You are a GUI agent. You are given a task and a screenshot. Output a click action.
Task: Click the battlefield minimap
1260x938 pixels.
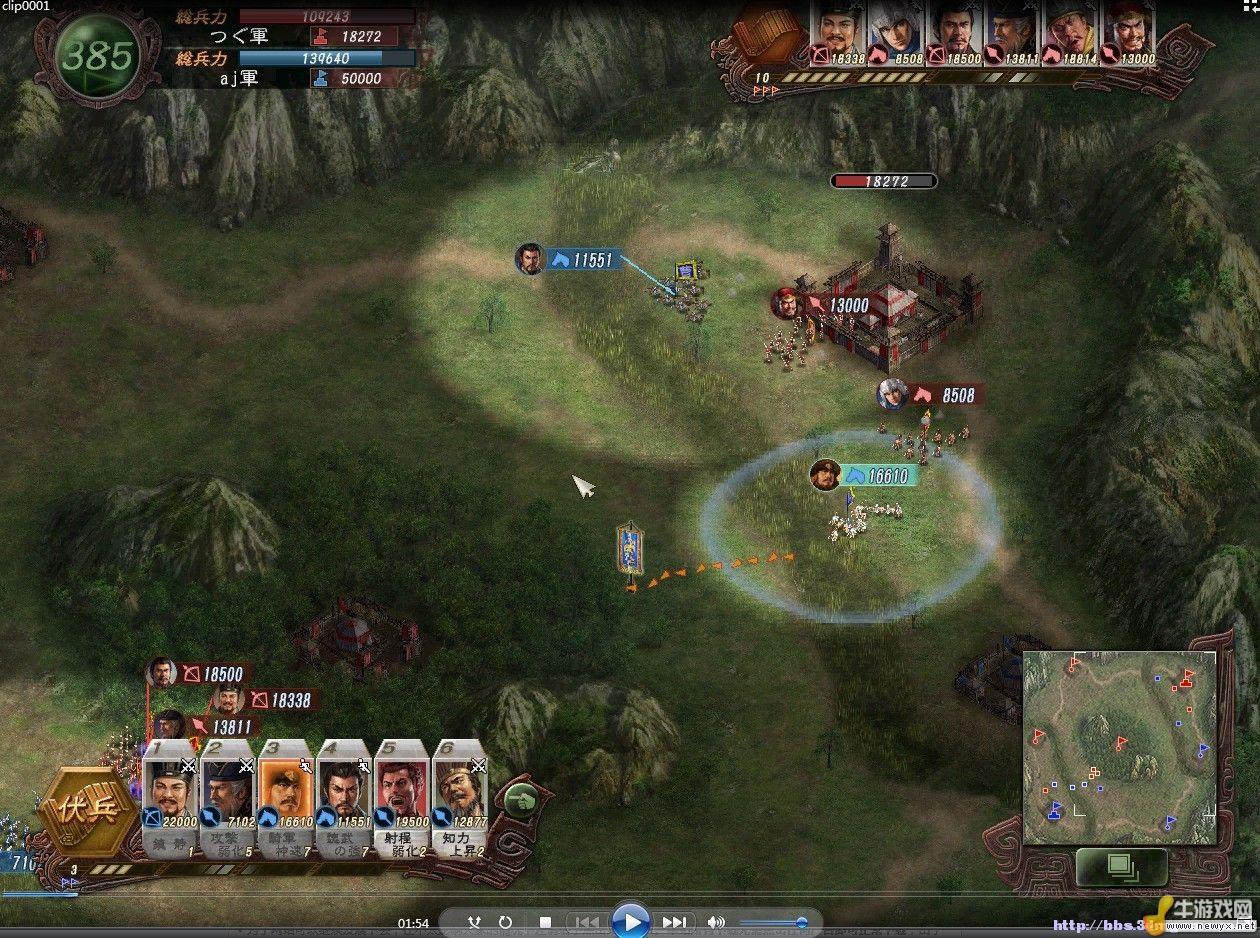[x=1118, y=747]
